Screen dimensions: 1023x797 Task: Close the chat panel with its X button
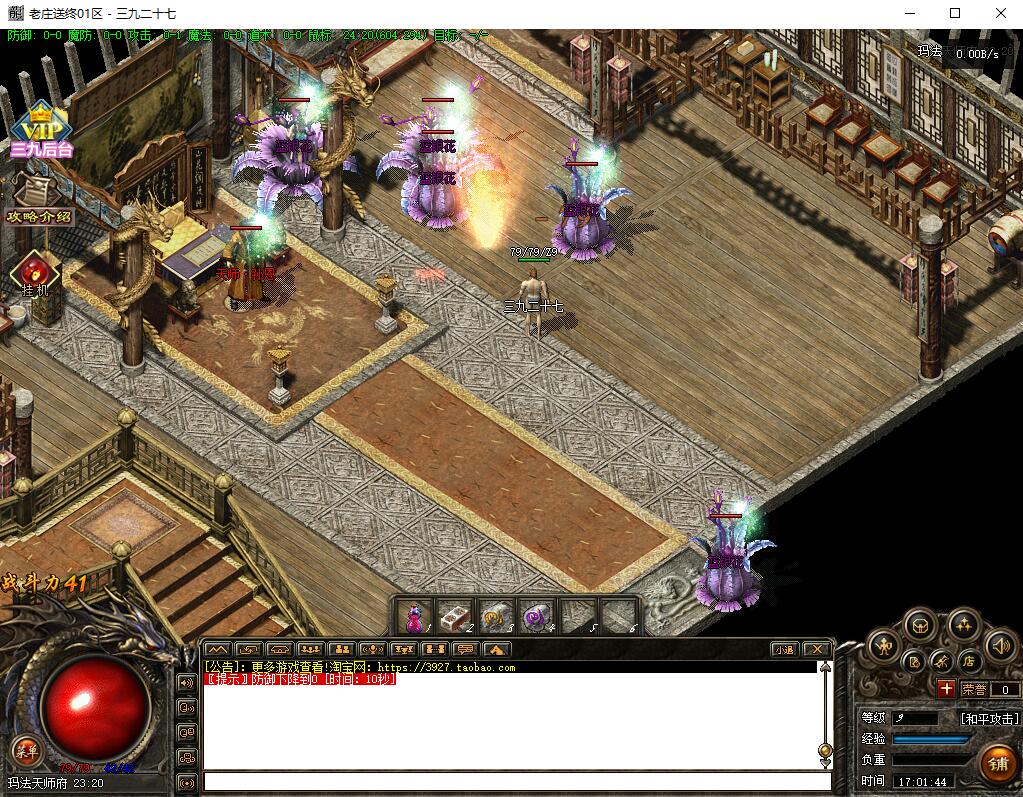click(x=817, y=649)
